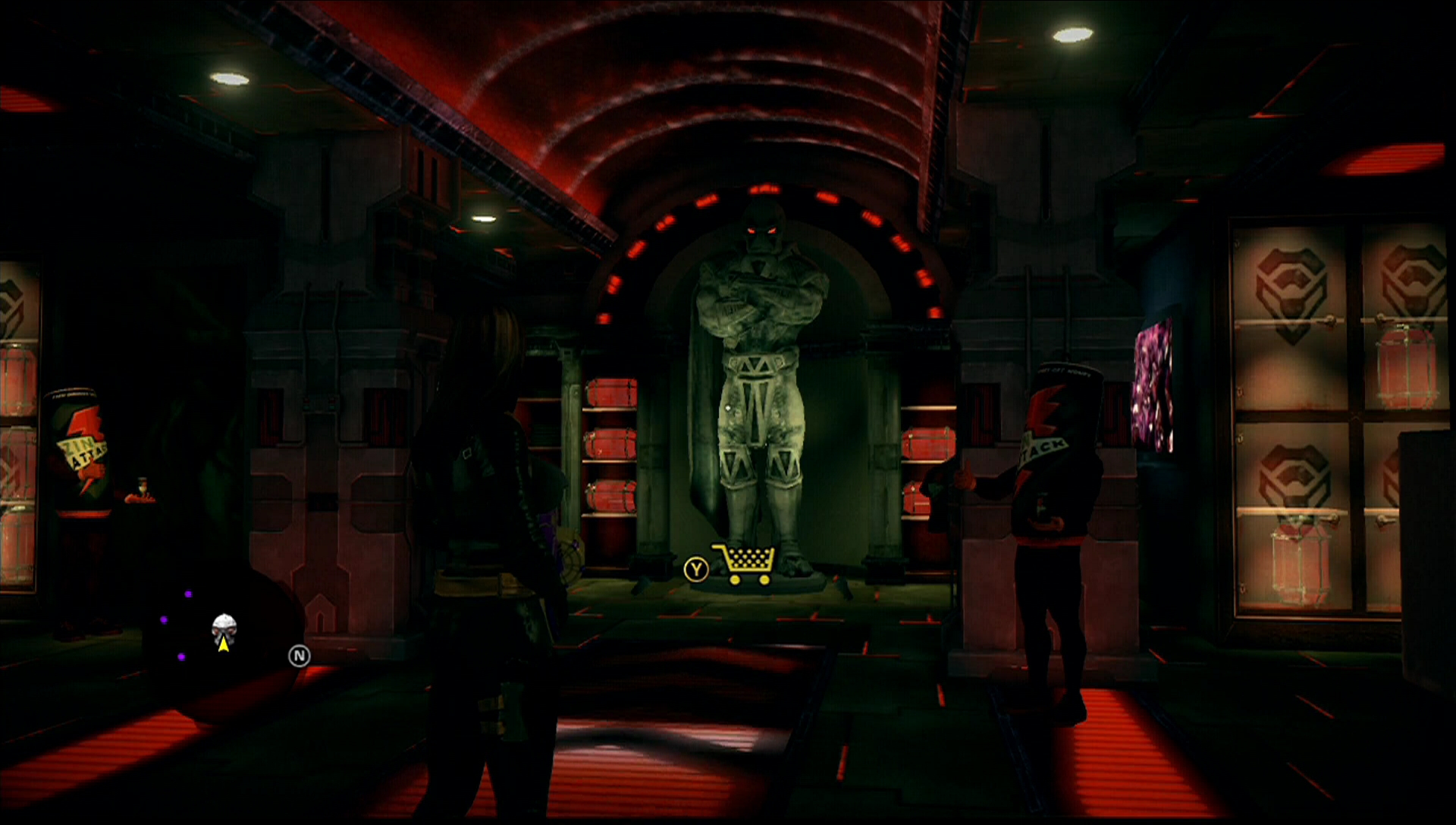Viewport: 1456px width, 825px height.
Task: Click the N compass marker near the minimap
Action: [299, 654]
